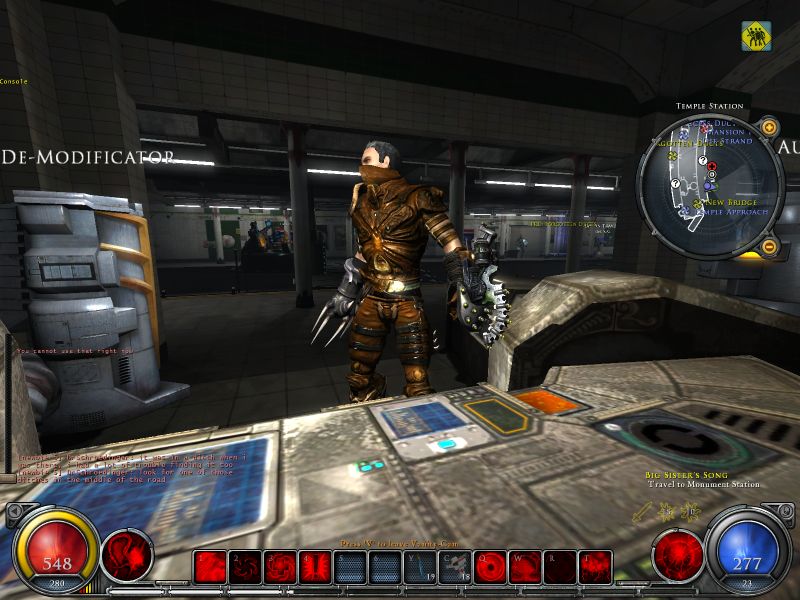800x600 pixels.
Task: Use the spiral skill in slot 2
Action: click(x=244, y=567)
